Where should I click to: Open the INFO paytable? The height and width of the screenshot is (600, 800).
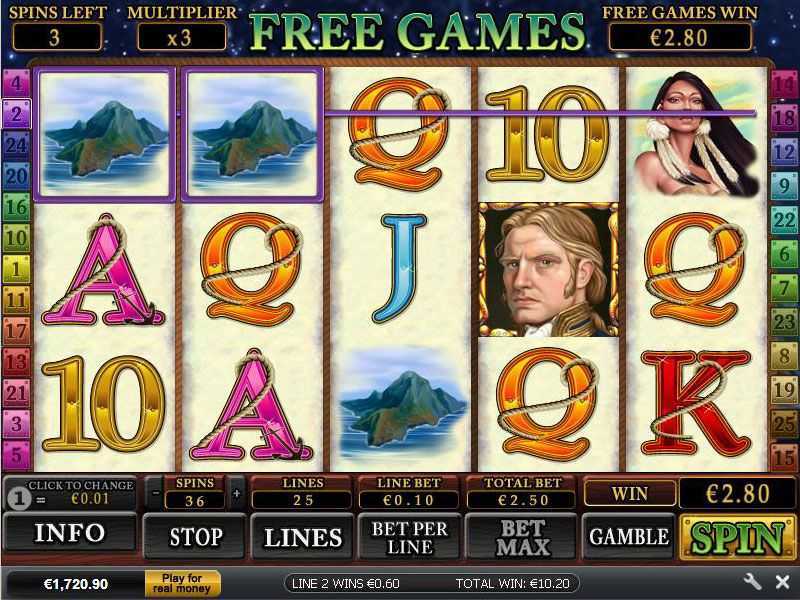click(69, 535)
